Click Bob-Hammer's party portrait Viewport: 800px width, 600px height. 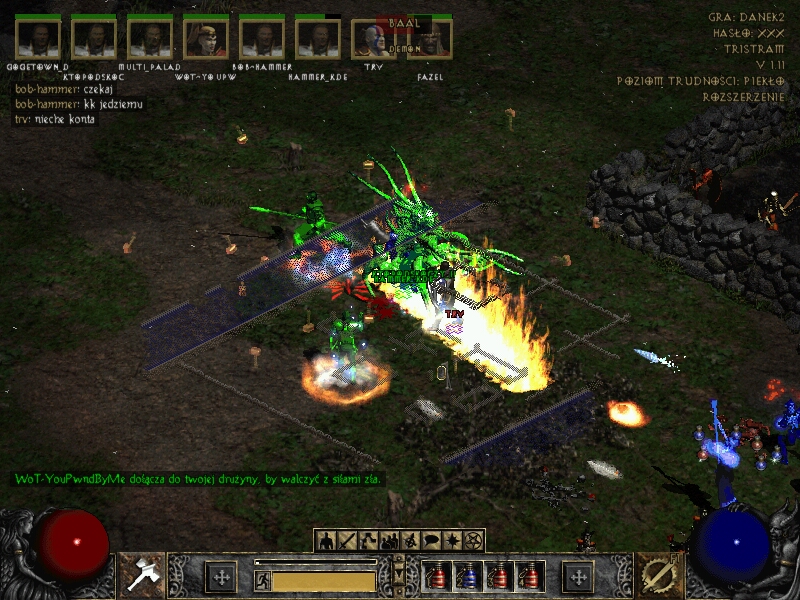262,39
